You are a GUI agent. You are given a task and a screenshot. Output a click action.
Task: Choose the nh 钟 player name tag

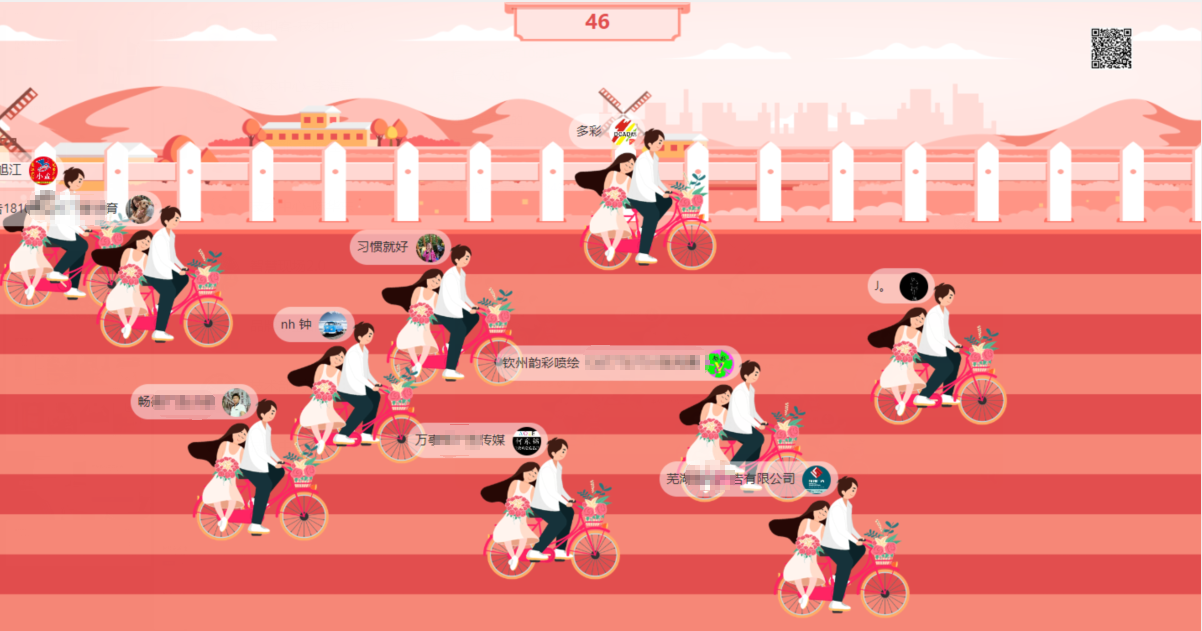point(313,324)
